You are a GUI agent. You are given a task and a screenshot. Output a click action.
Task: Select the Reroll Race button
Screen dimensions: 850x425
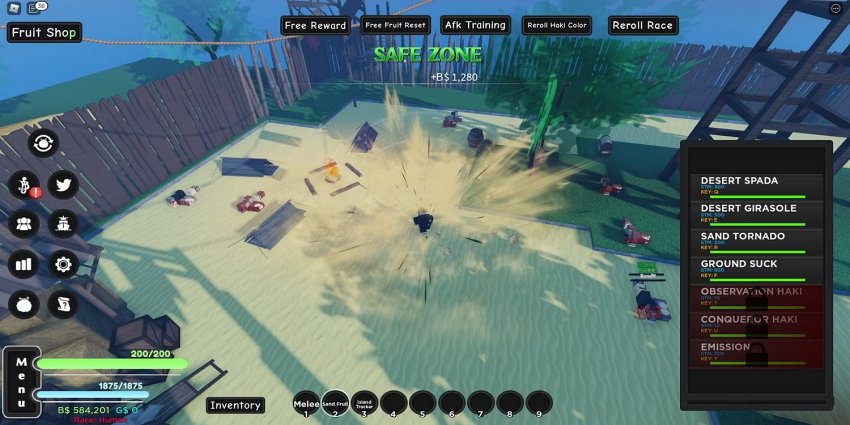[x=642, y=25]
